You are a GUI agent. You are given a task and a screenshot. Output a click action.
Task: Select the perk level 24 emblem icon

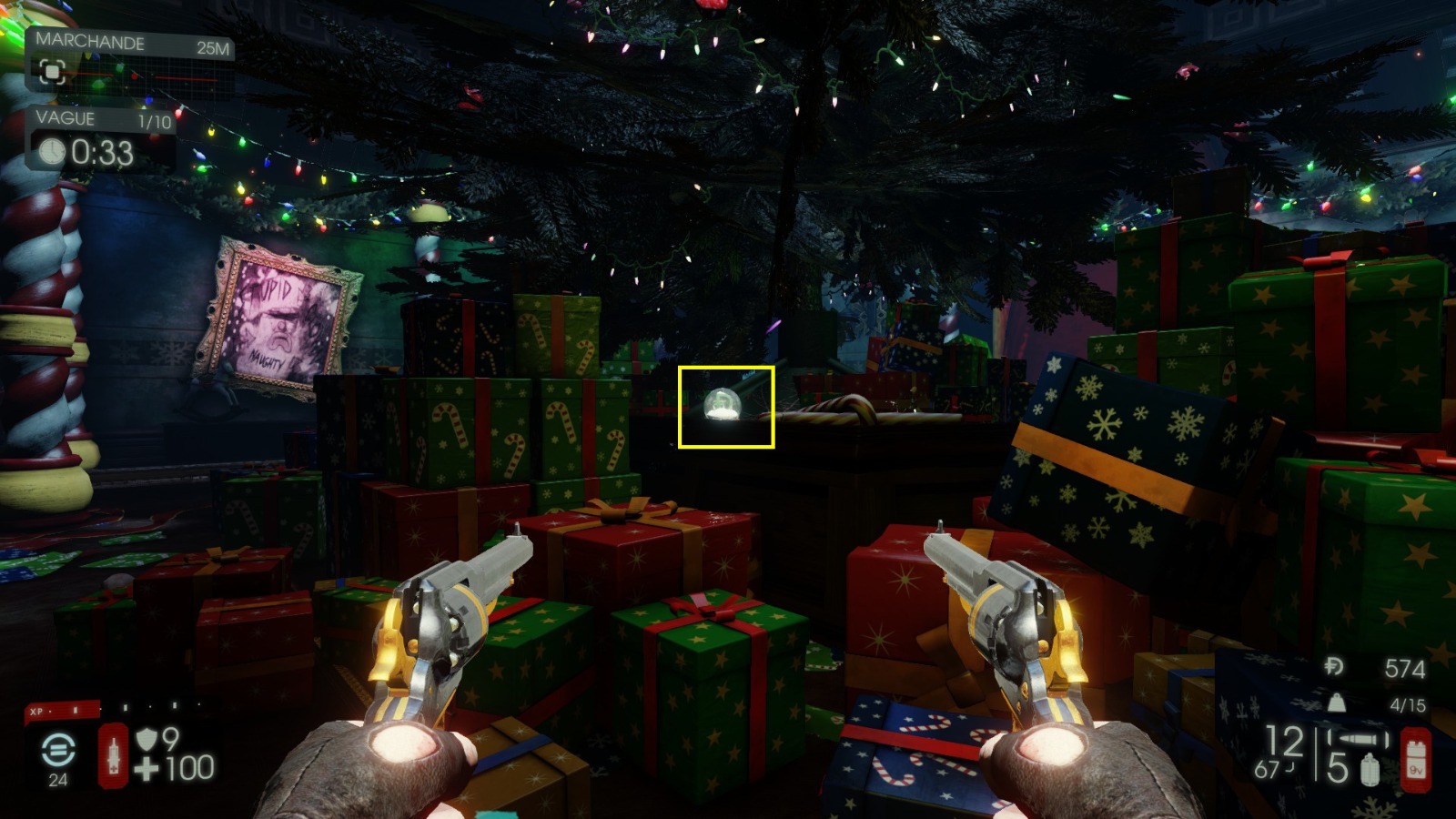(x=57, y=751)
